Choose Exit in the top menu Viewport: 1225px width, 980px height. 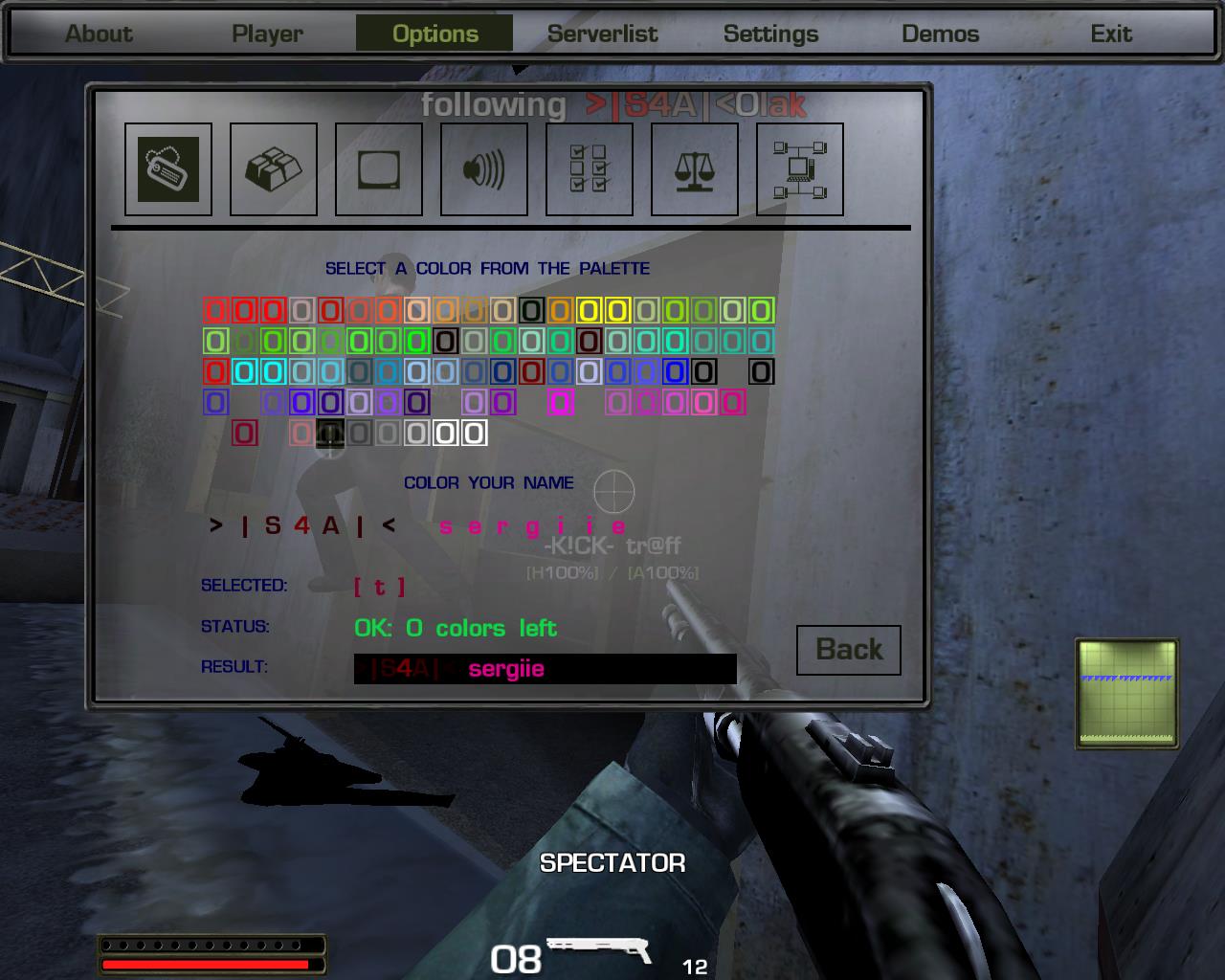(x=1111, y=33)
